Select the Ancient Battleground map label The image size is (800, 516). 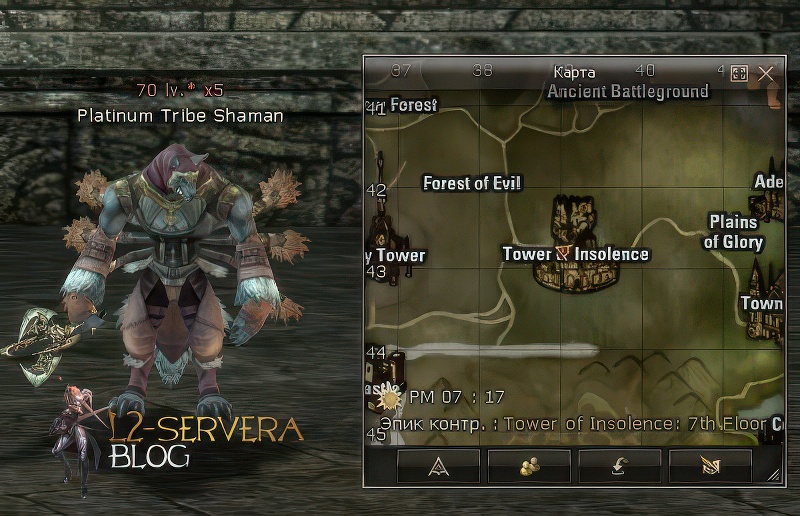(x=627, y=91)
